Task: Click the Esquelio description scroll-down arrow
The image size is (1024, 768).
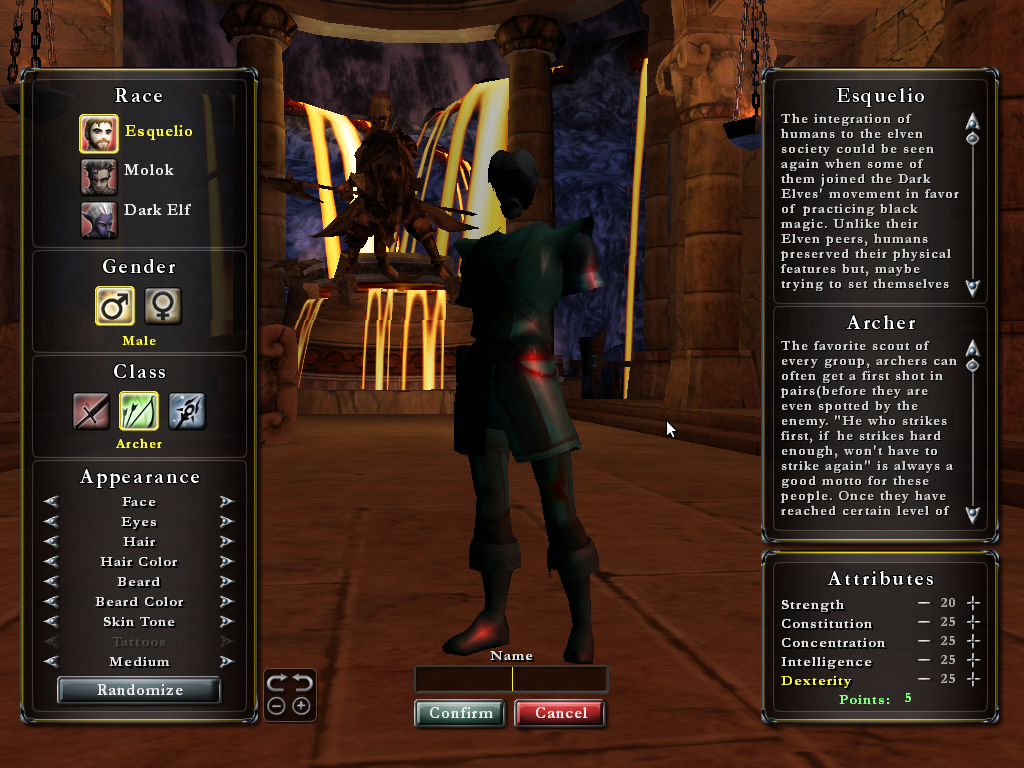Action: (x=972, y=287)
